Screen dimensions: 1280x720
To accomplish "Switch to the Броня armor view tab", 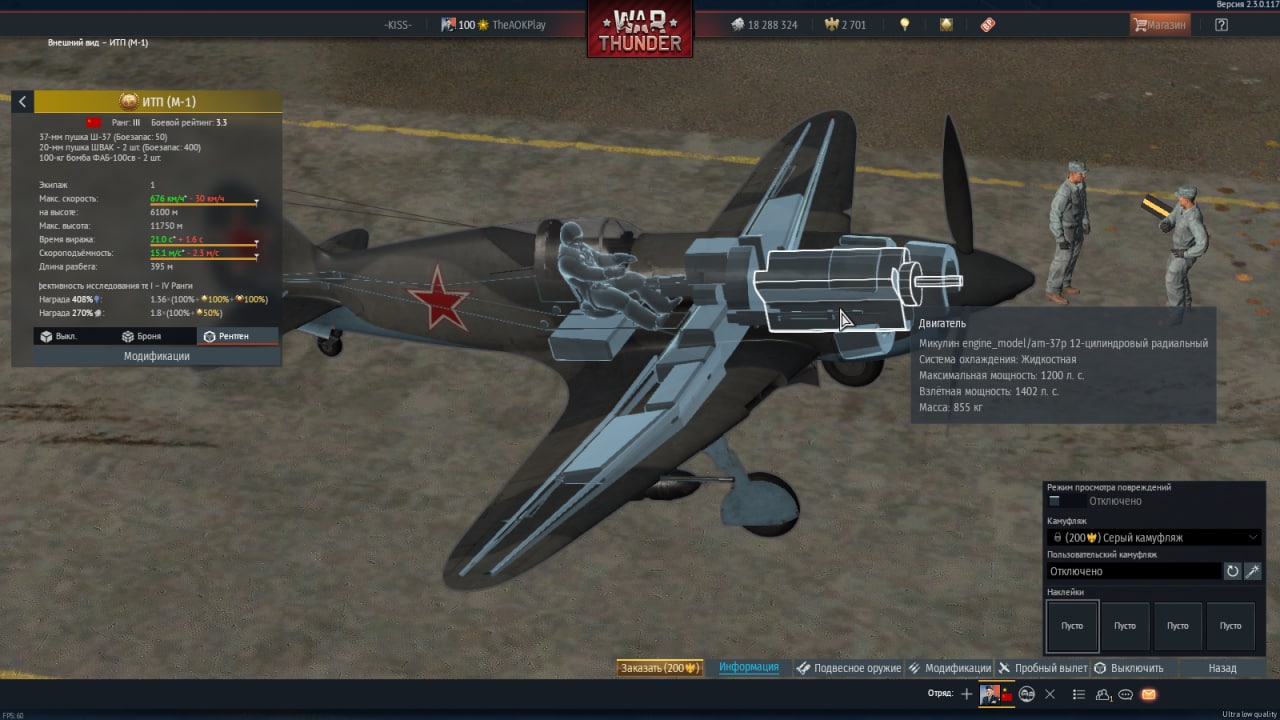I will pyautogui.click(x=141, y=336).
